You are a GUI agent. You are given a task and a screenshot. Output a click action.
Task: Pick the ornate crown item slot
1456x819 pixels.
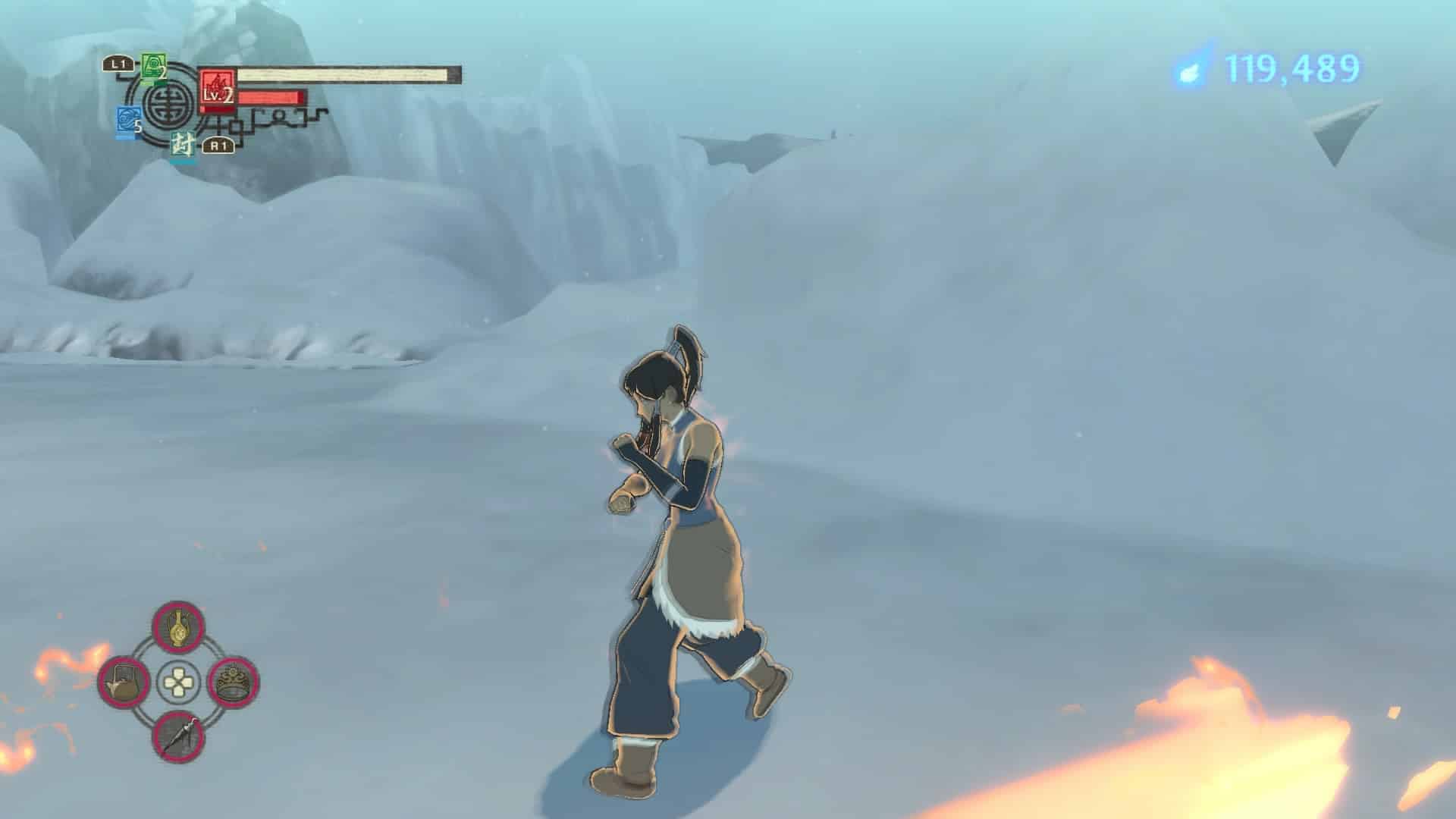tap(234, 681)
